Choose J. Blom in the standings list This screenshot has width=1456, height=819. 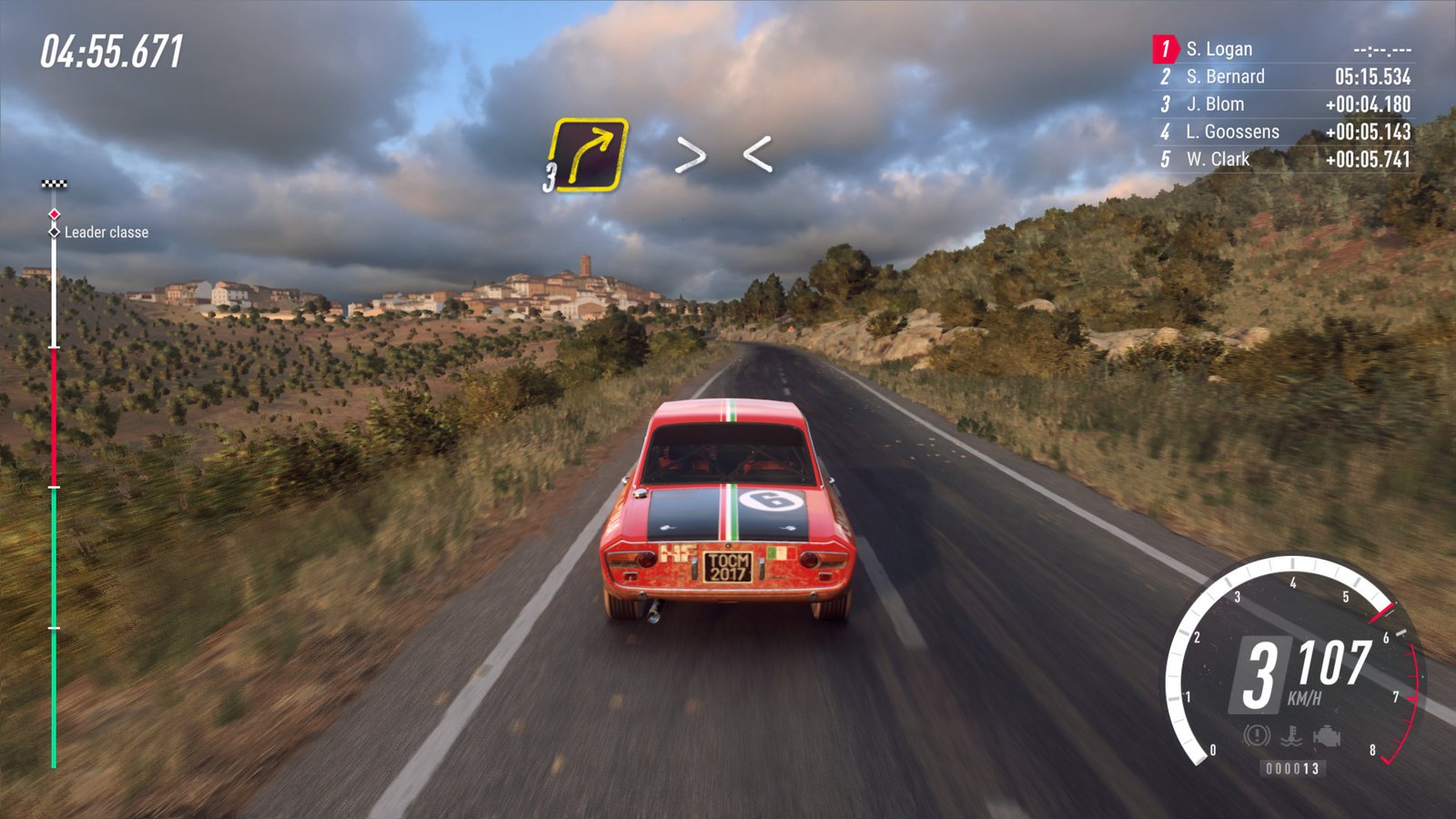click(x=1283, y=104)
